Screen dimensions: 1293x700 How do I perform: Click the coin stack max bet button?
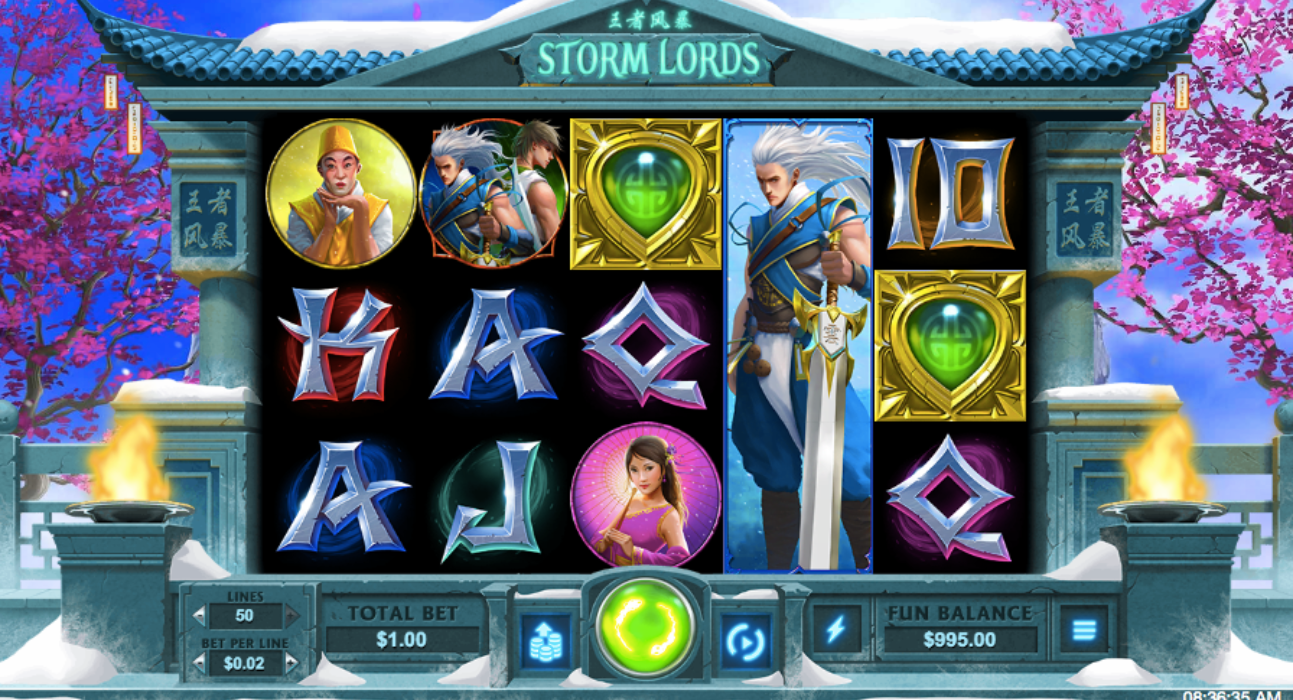[545, 638]
